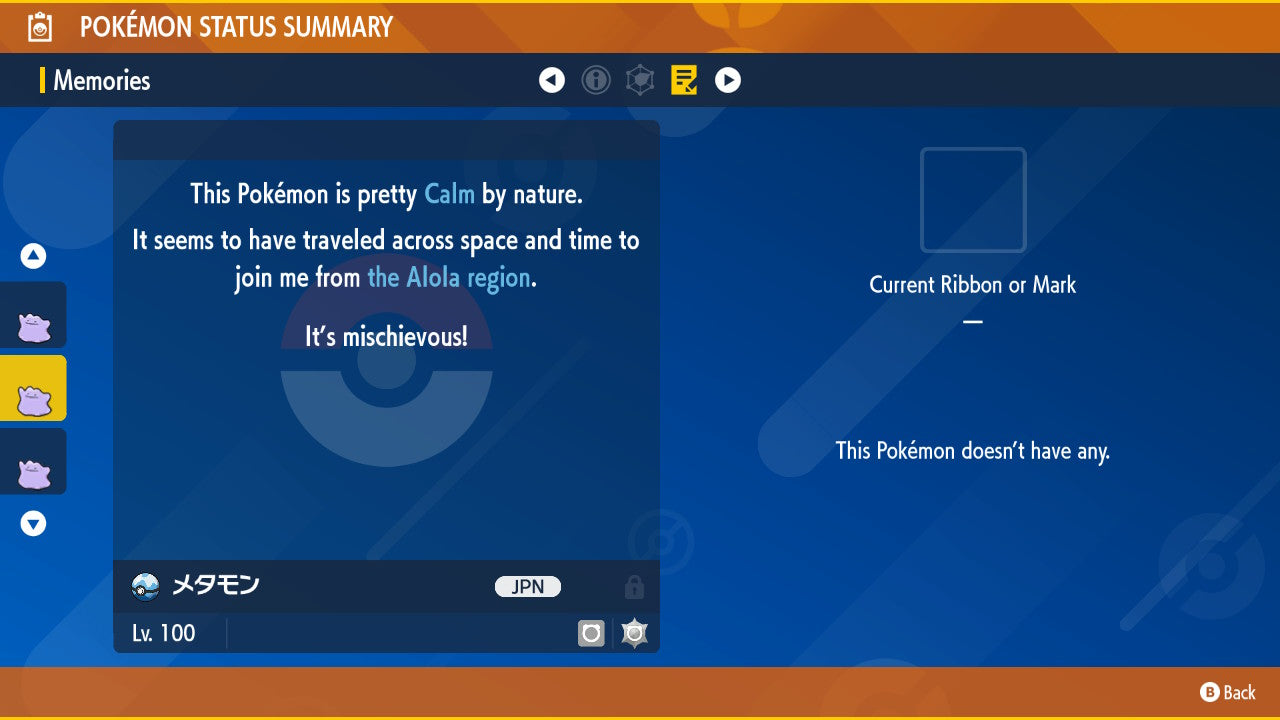Select the bottom Ditto in the party list

[x=32, y=461]
